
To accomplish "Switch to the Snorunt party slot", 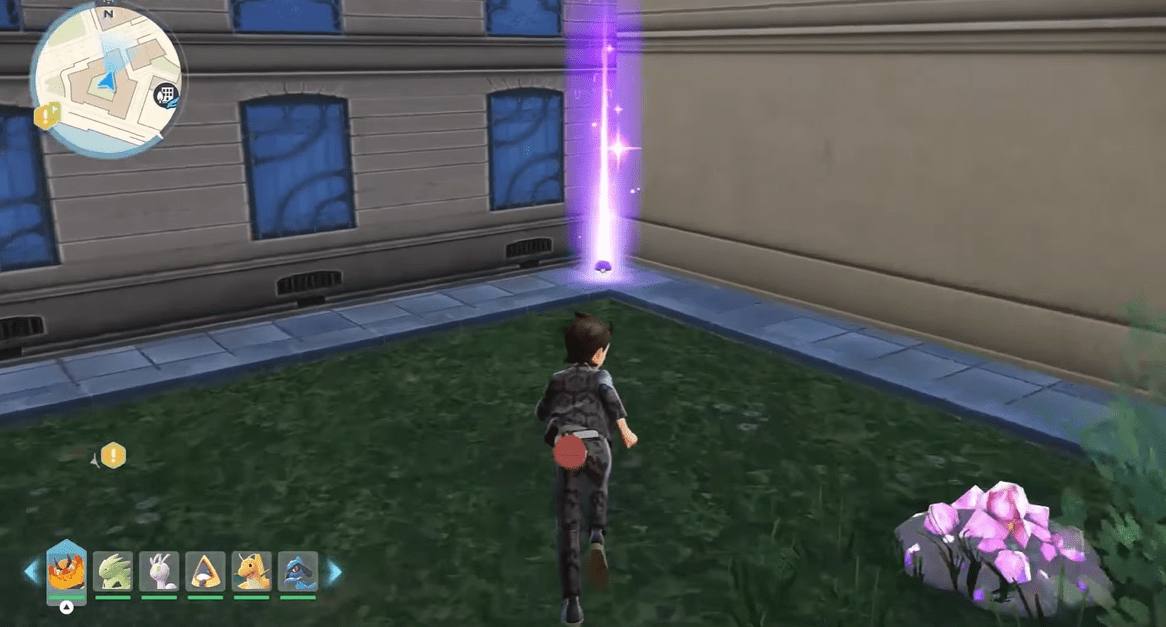I will pos(205,572).
